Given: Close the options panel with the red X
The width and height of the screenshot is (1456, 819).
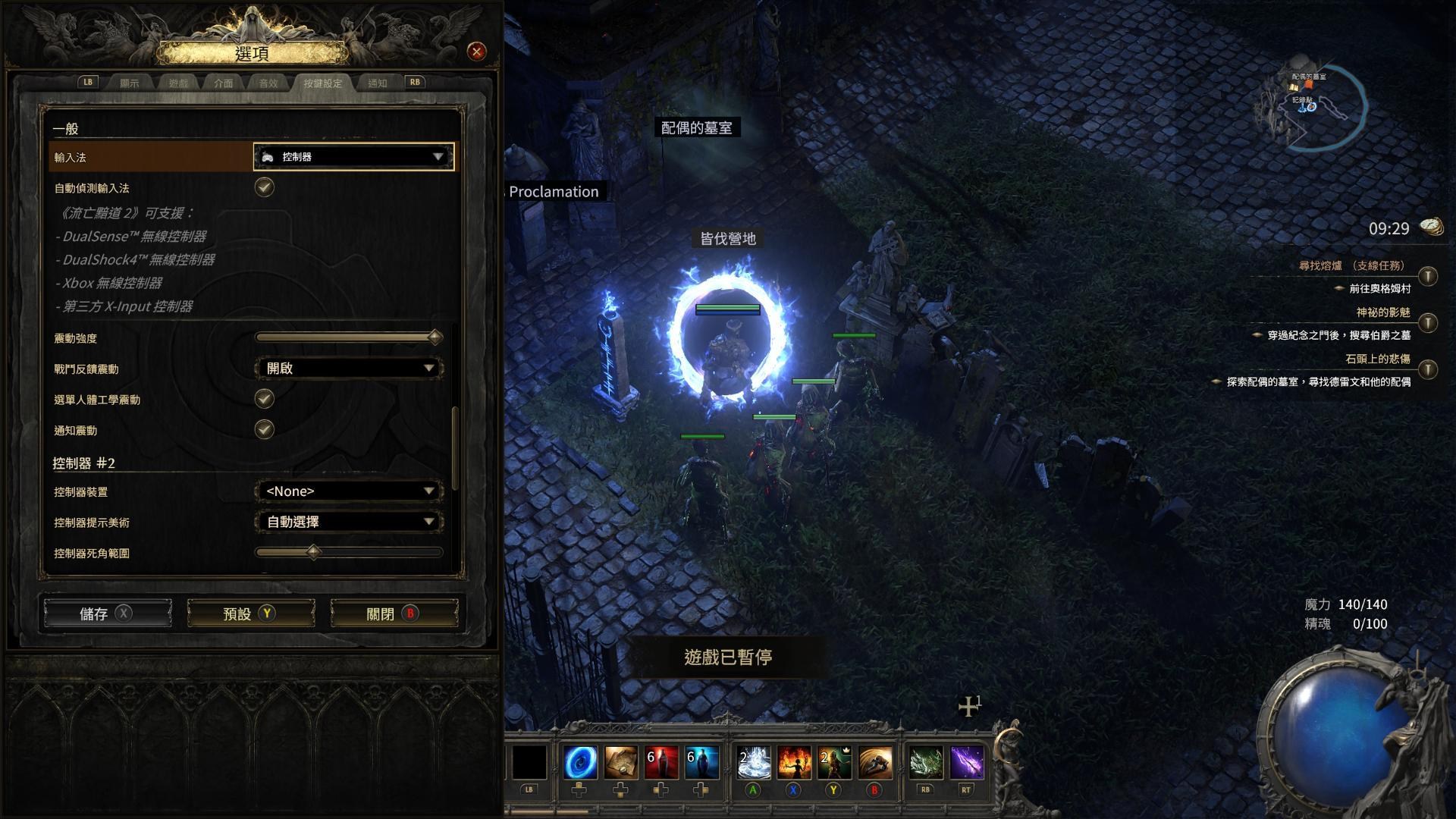Looking at the screenshot, I should coord(476,52).
